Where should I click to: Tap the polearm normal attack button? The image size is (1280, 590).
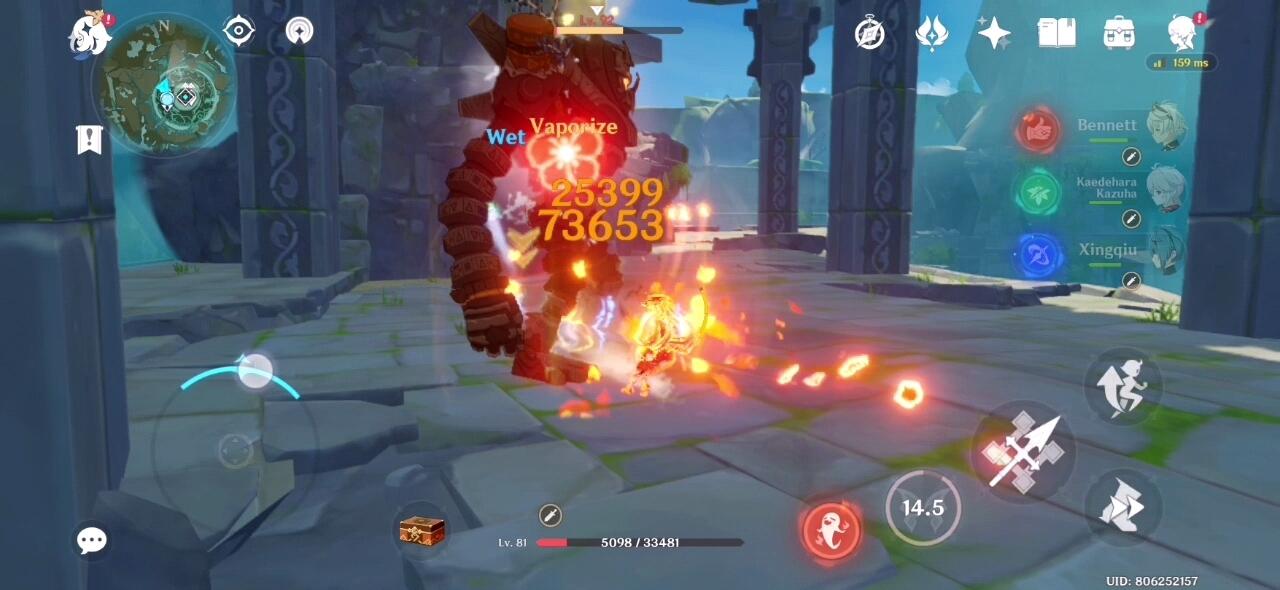tap(1020, 452)
